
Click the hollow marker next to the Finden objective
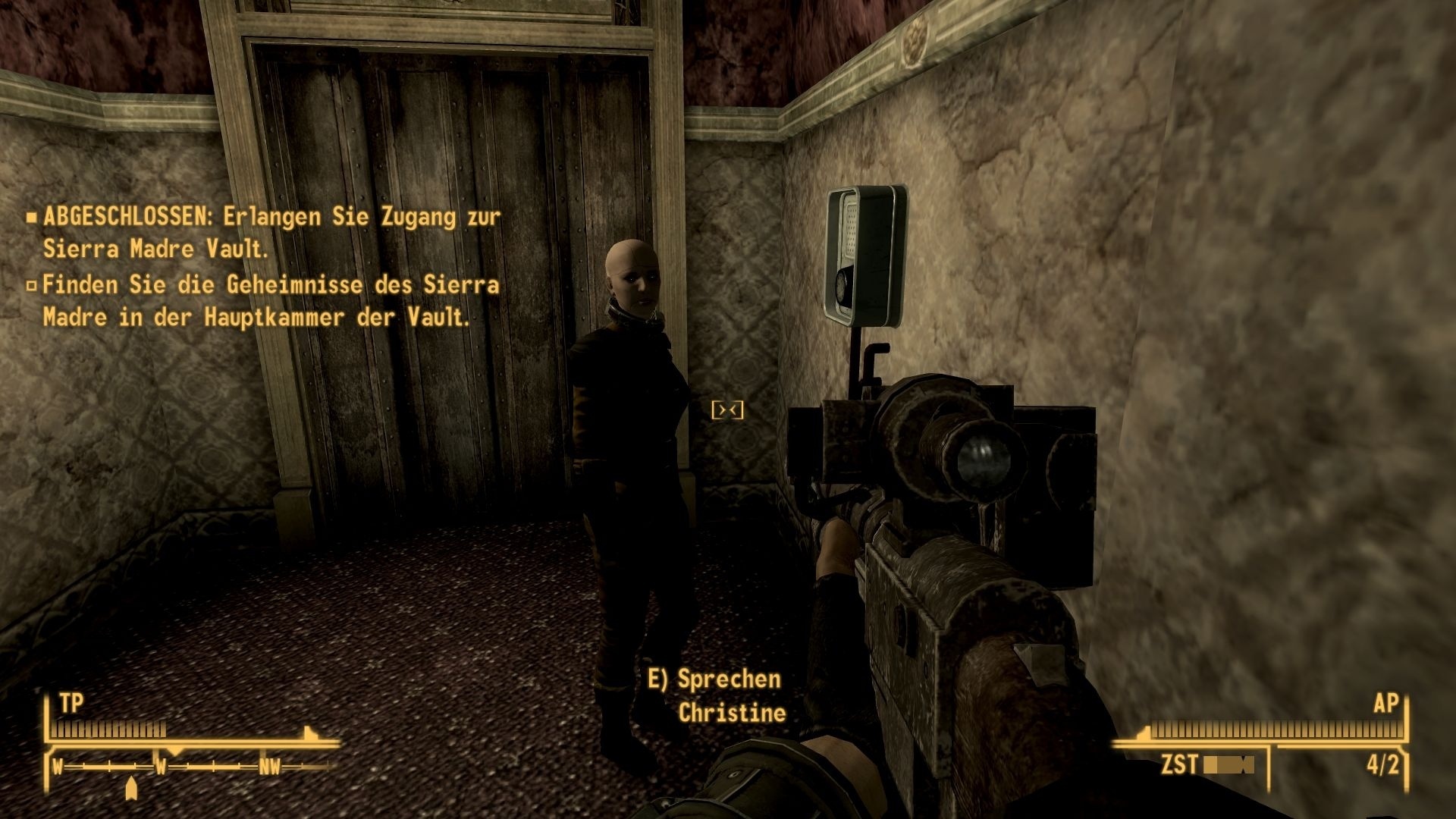[x=33, y=286]
